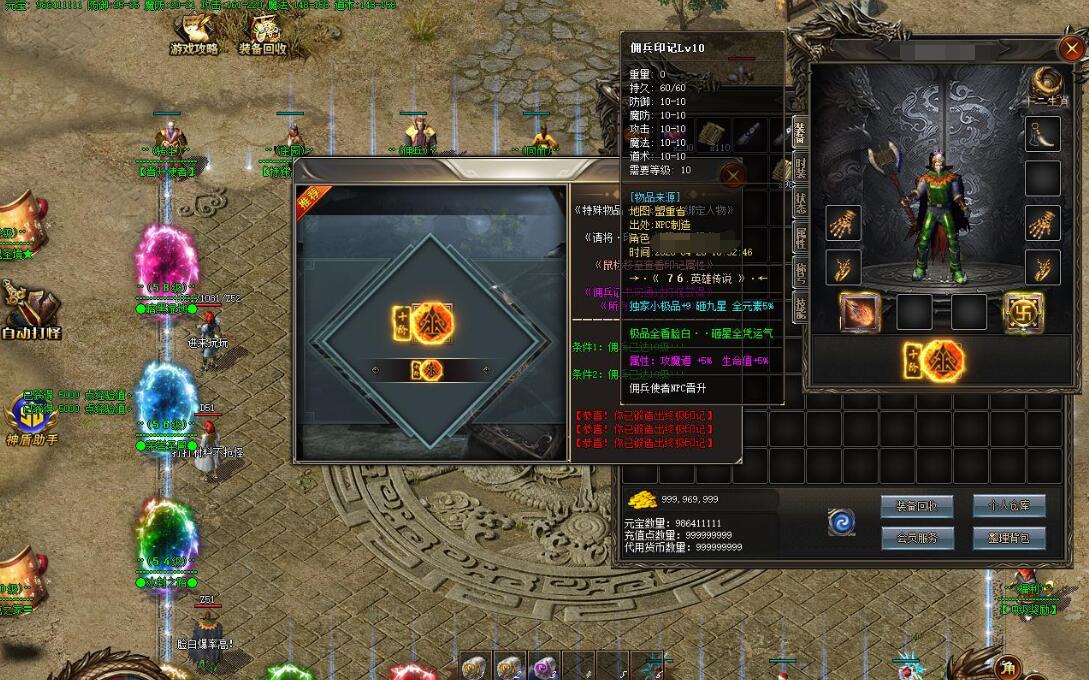
Task: Select the horn necklace equipment slot
Action: [1043, 134]
